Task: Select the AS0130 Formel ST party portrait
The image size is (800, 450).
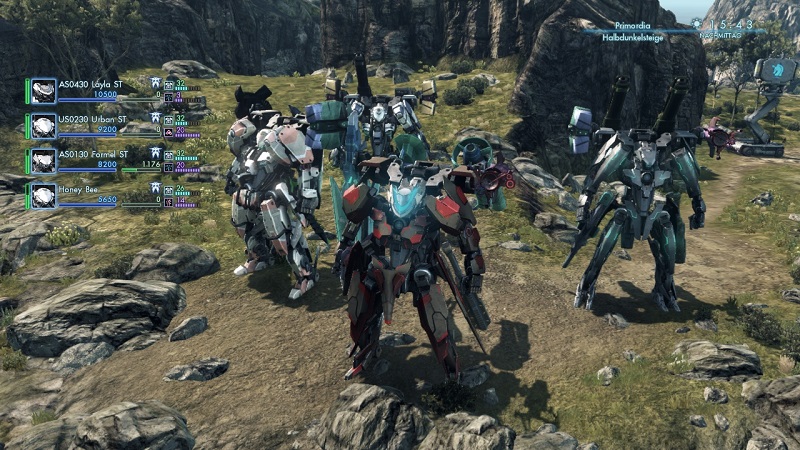Action: click(43, 160)
